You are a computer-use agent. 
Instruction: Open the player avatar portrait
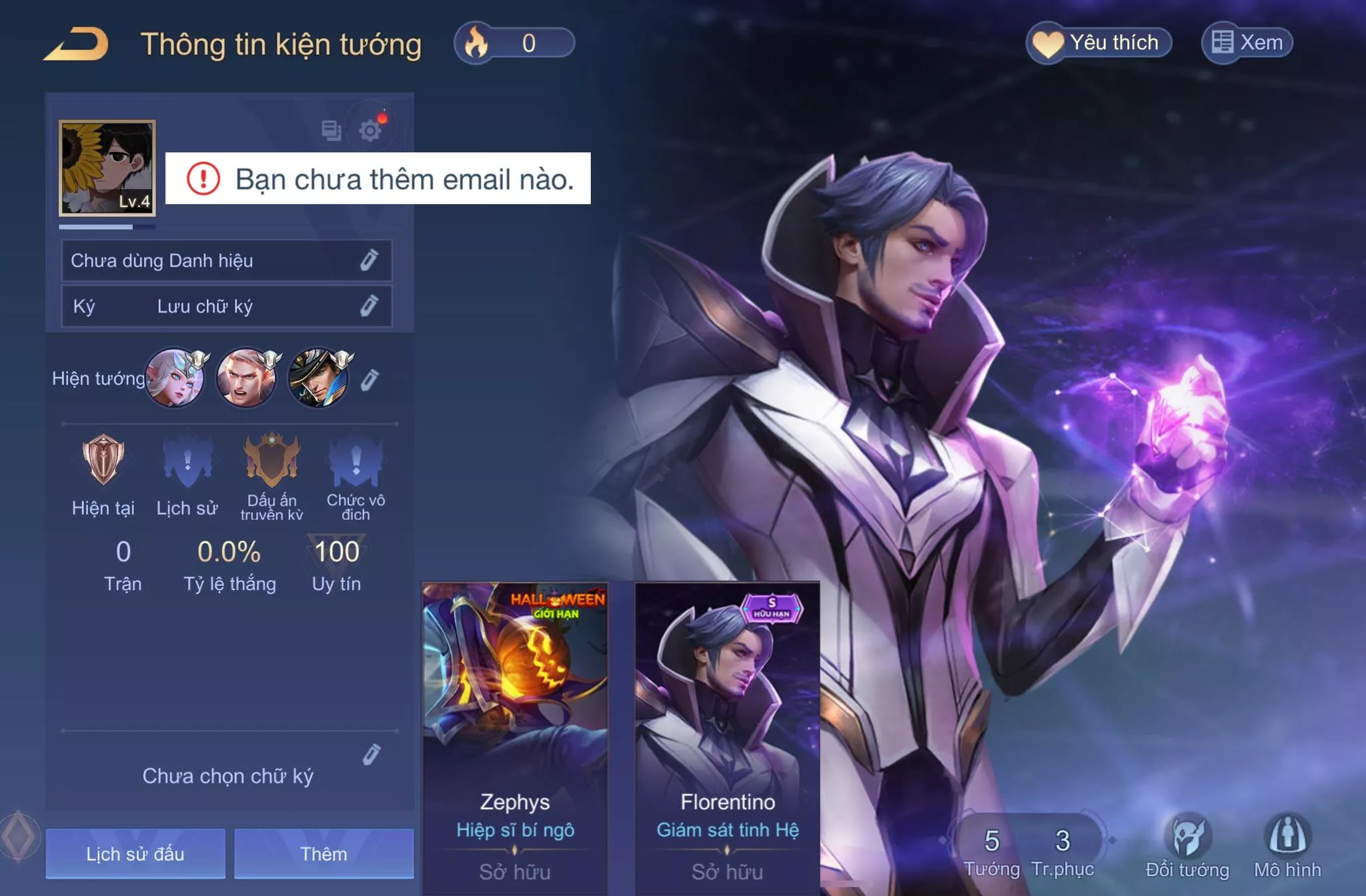click(x=107, y=168)
